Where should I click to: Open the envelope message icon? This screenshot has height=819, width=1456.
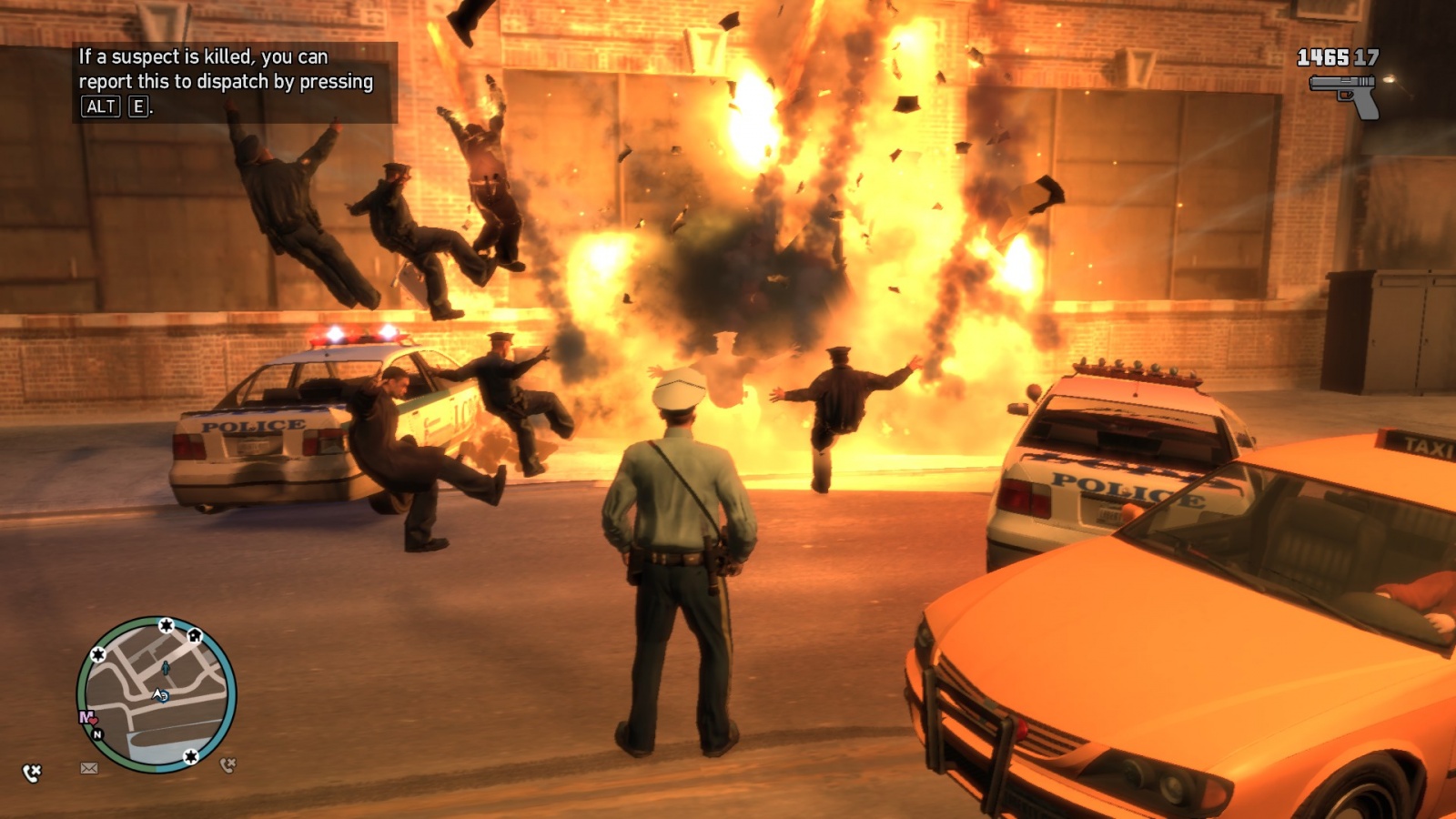point(89,768)
